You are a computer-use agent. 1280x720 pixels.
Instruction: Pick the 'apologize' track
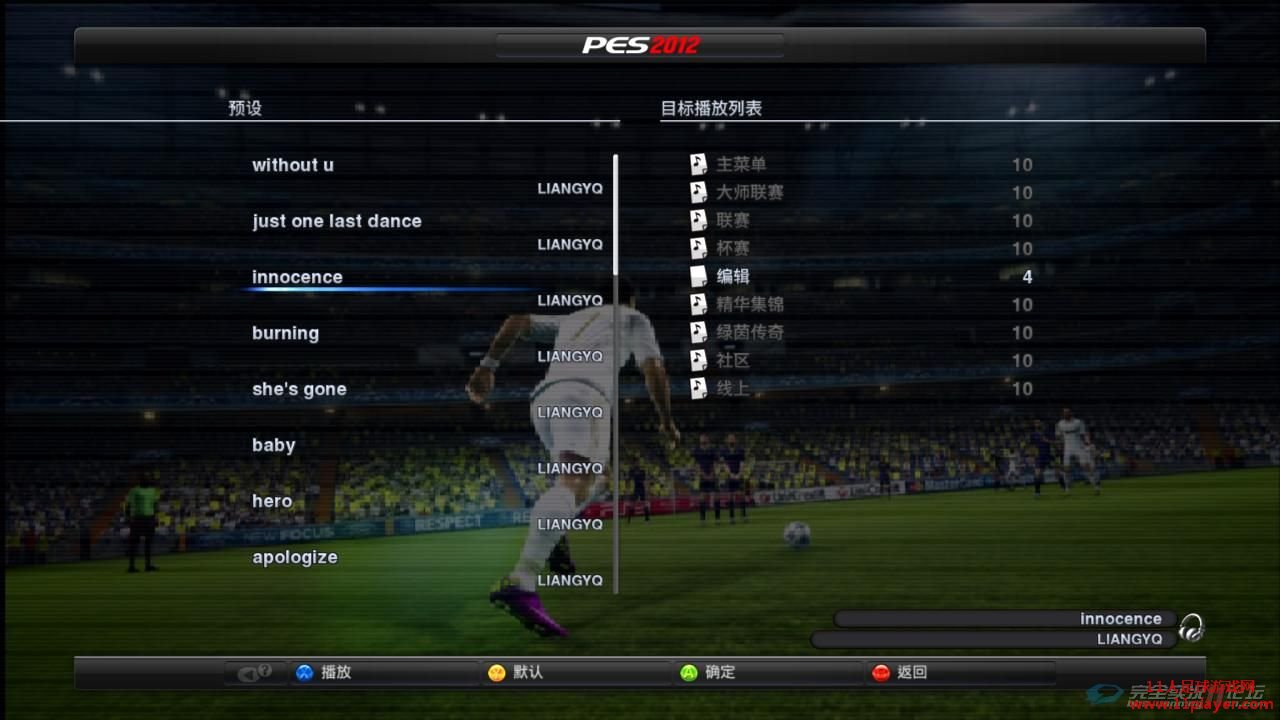[295, 557]
